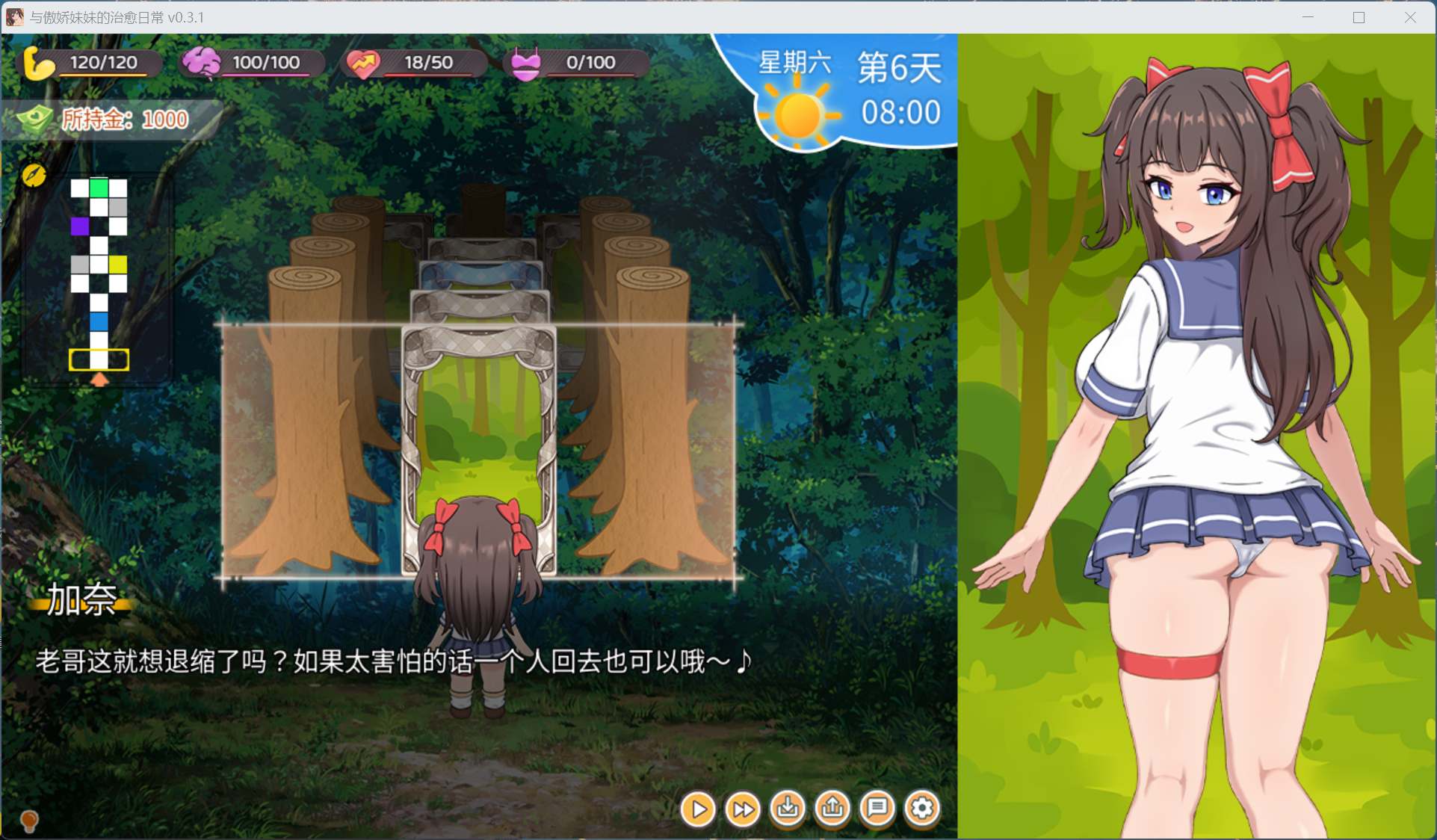The image size is (1437, 840).
Task: Open the message log via speech bubble icon
Action: (x=877, y=809)
